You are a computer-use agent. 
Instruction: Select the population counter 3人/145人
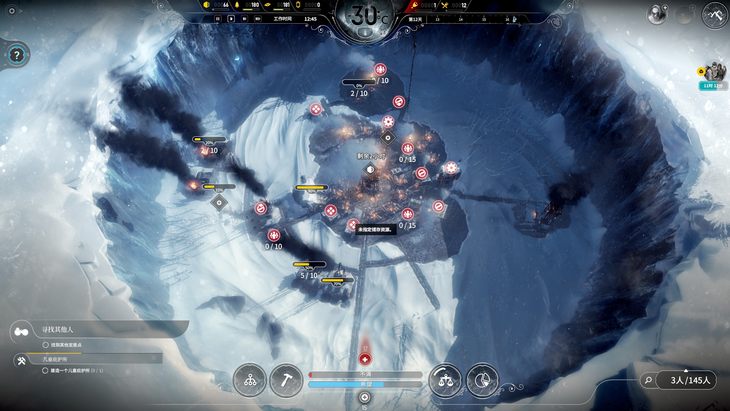pyautogui.click(x=690, y=380)
